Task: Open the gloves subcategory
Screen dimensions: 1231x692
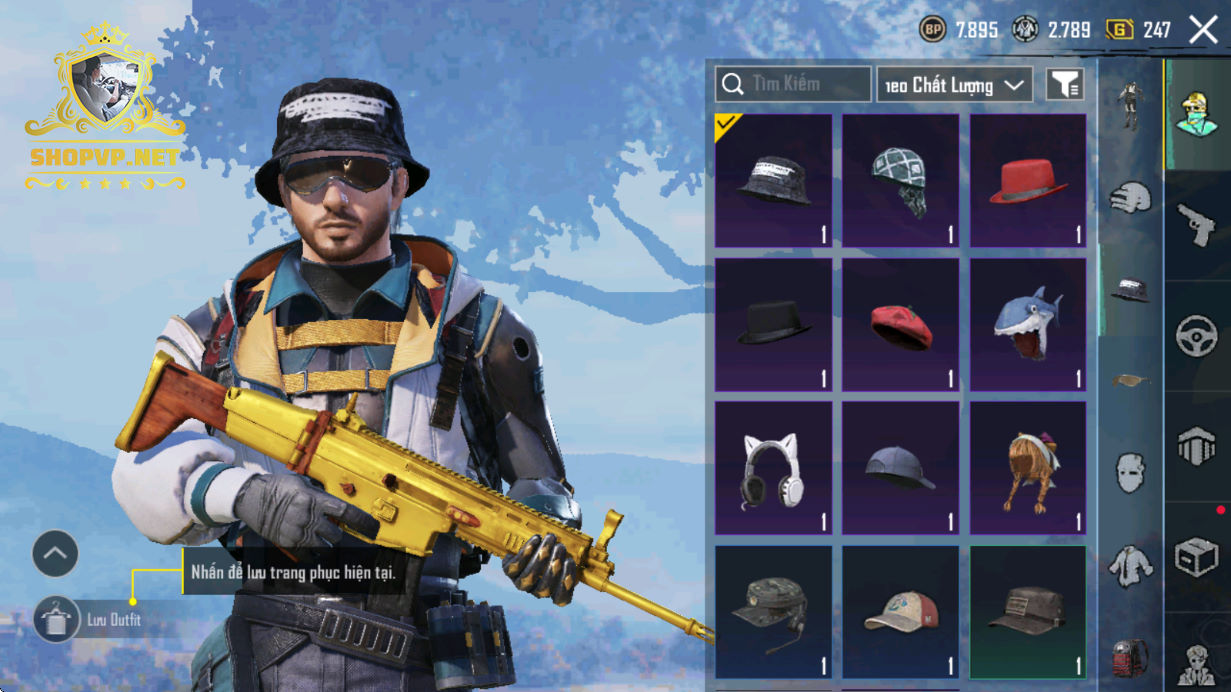Action: (x=1130, y=198)
